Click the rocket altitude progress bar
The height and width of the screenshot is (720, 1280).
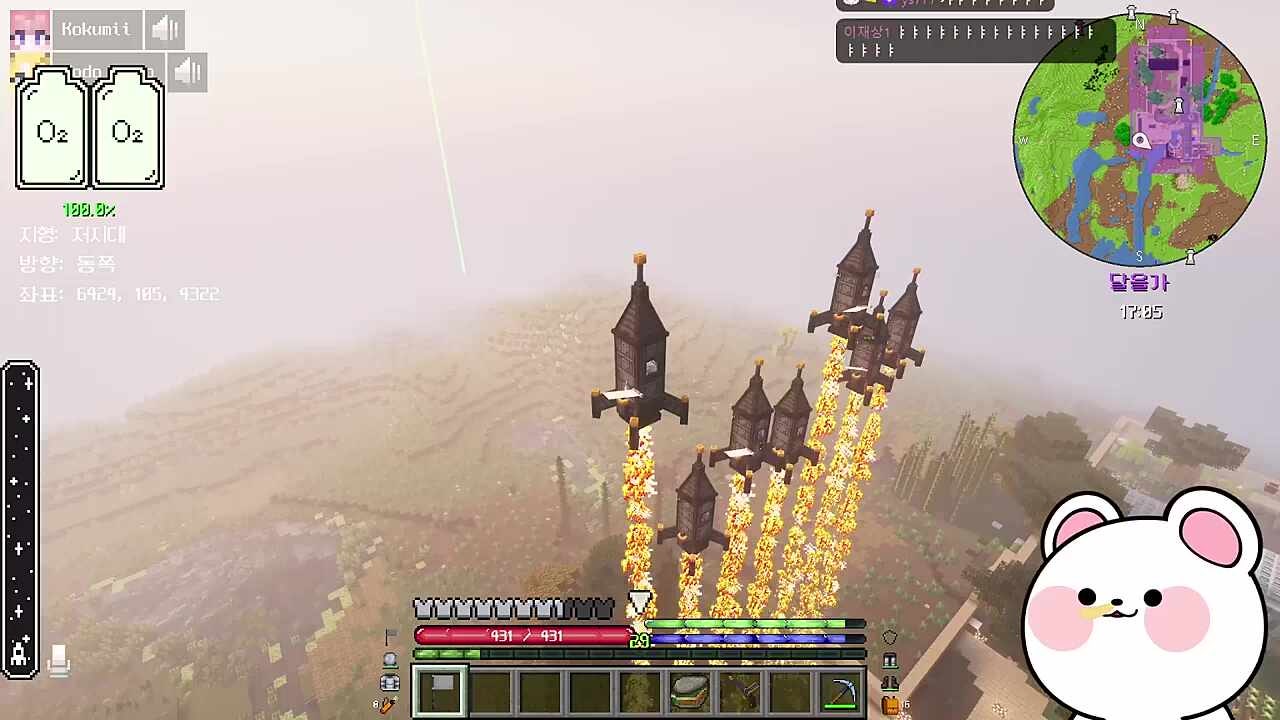(x=20, y=519)
